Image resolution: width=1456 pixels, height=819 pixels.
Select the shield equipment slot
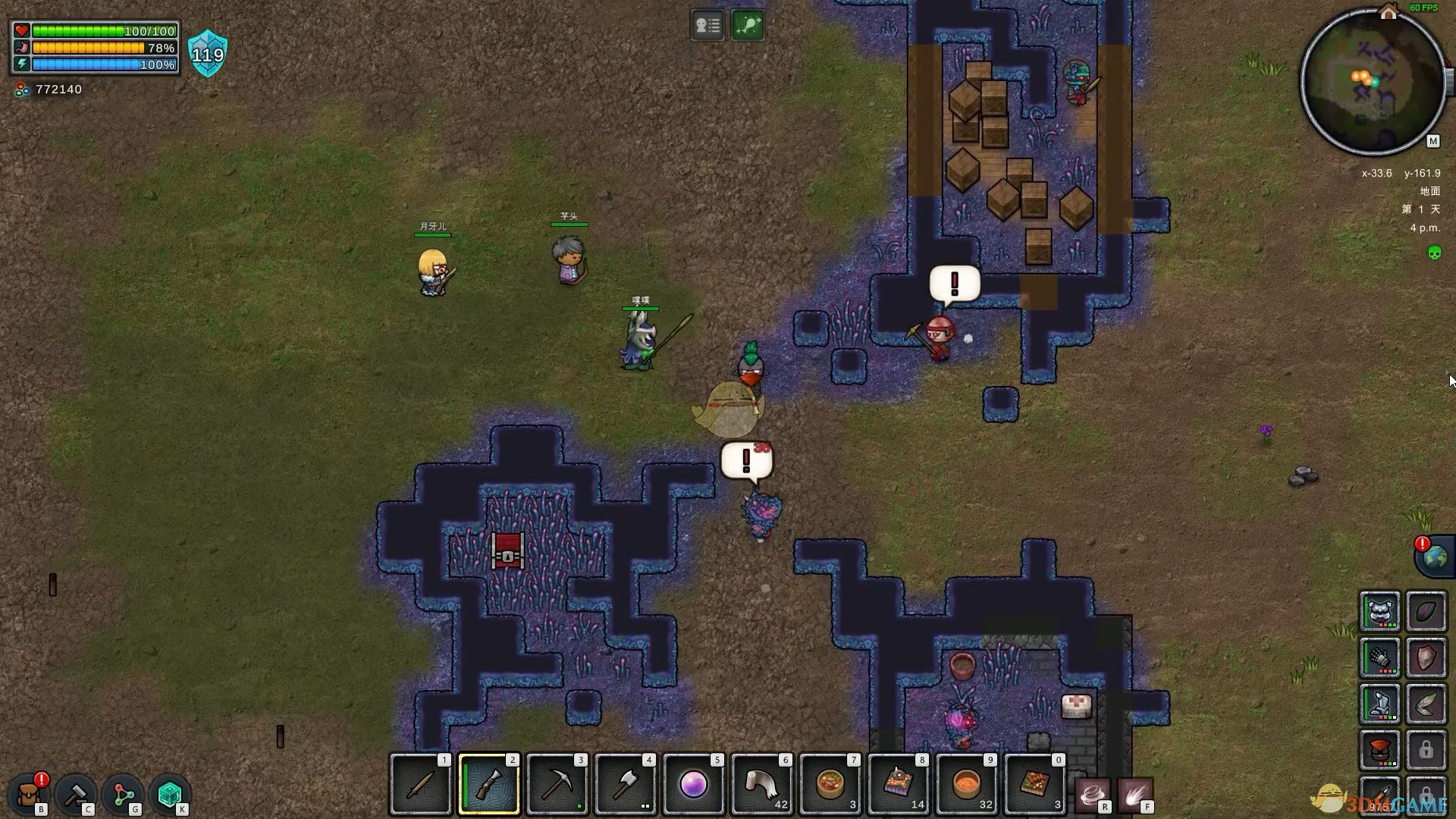pos(1426,657)
